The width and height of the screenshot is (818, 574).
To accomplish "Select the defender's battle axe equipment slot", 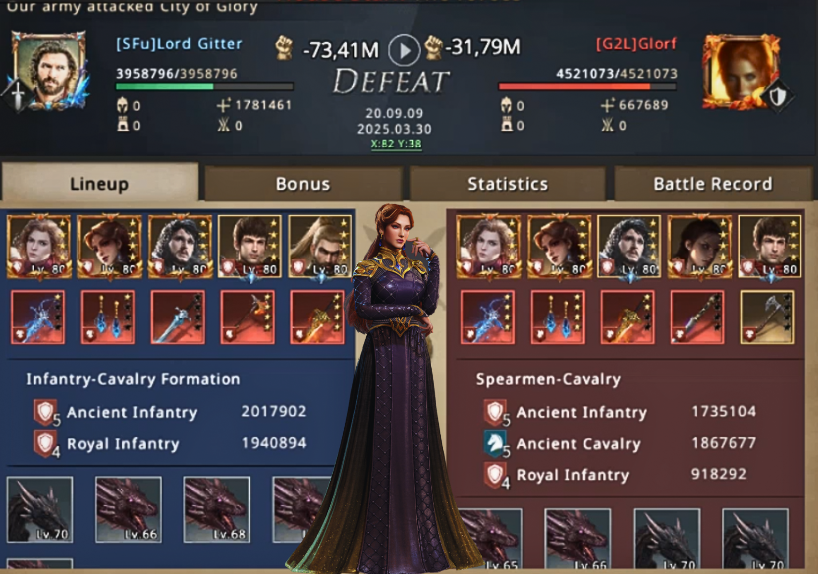I will 767,317.
